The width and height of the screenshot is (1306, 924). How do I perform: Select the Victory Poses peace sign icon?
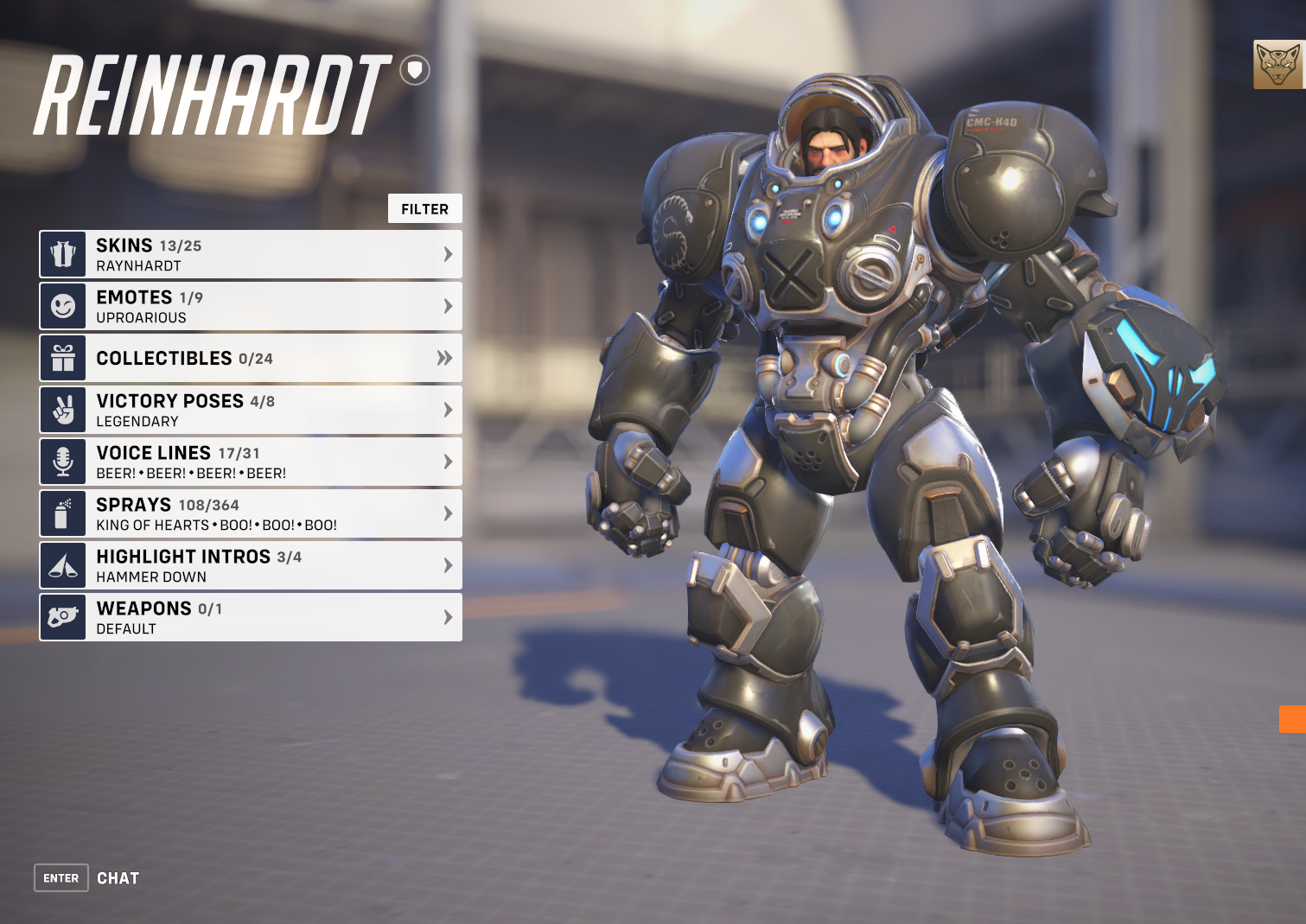(63, 410)
